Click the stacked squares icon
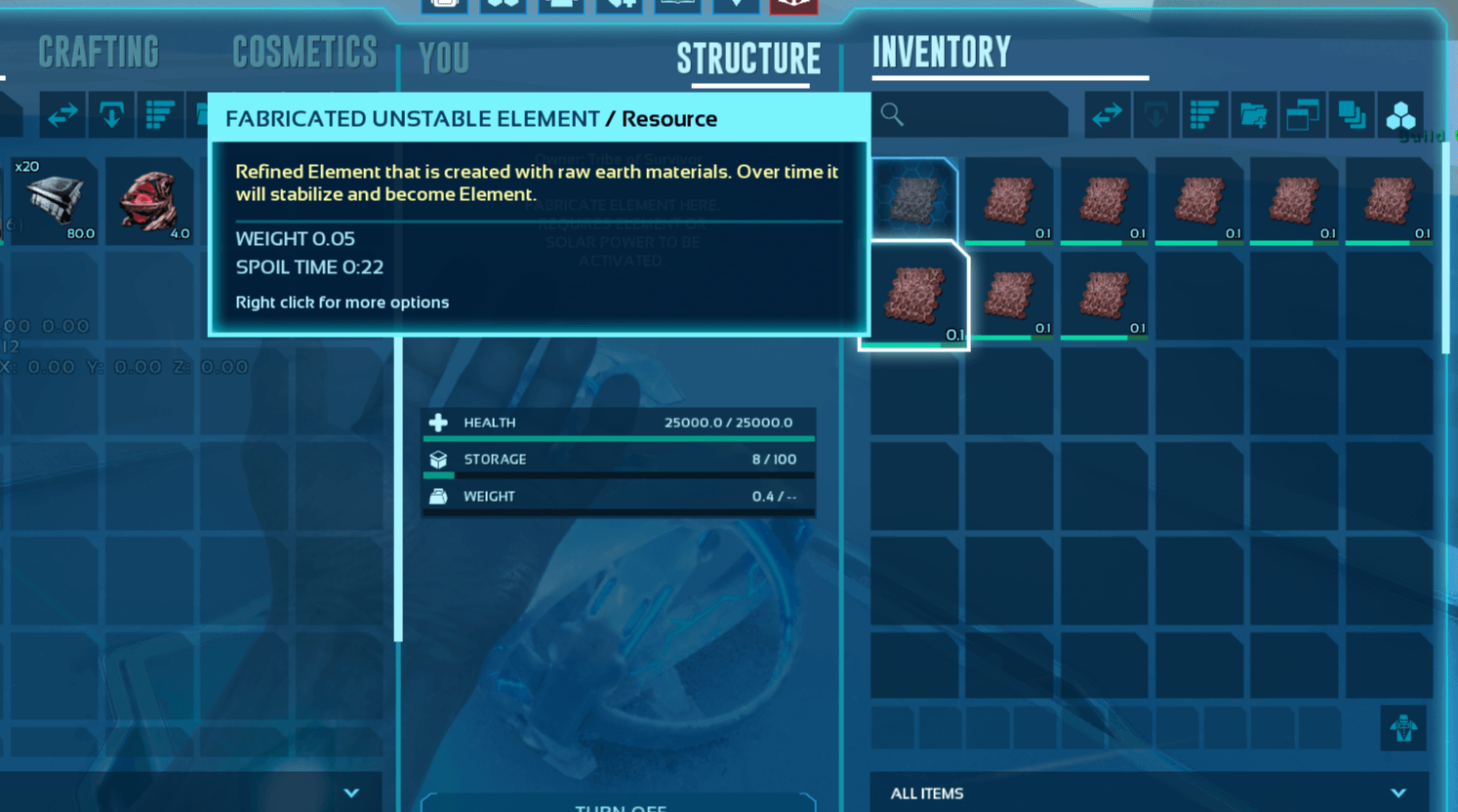The image size is (1458, 812). click(1352, 115)
